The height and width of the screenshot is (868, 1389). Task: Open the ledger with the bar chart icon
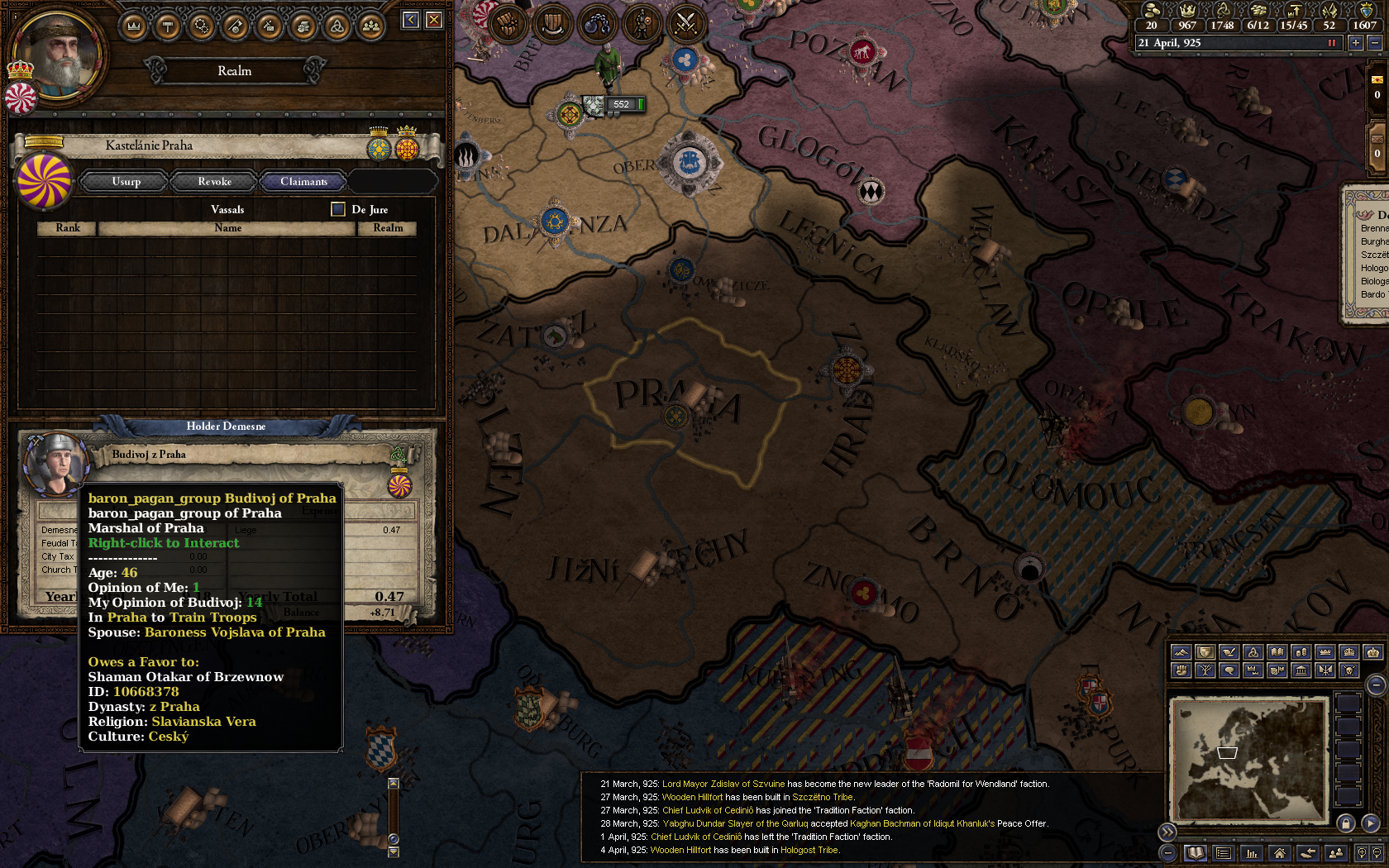[x=1250, y=853]
